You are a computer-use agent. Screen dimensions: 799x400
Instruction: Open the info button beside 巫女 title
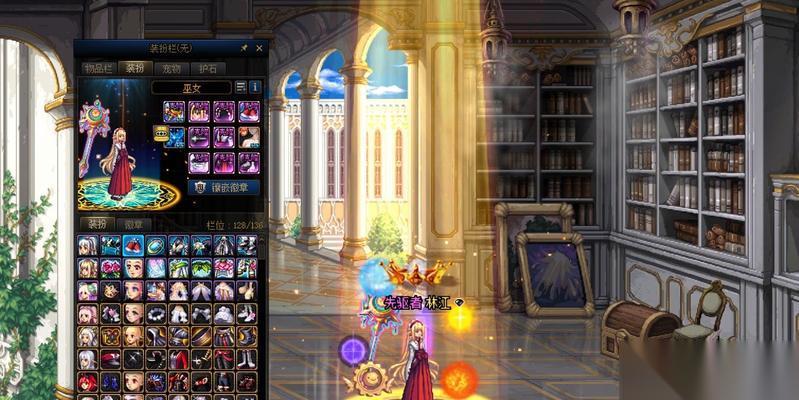pos(255,88)
